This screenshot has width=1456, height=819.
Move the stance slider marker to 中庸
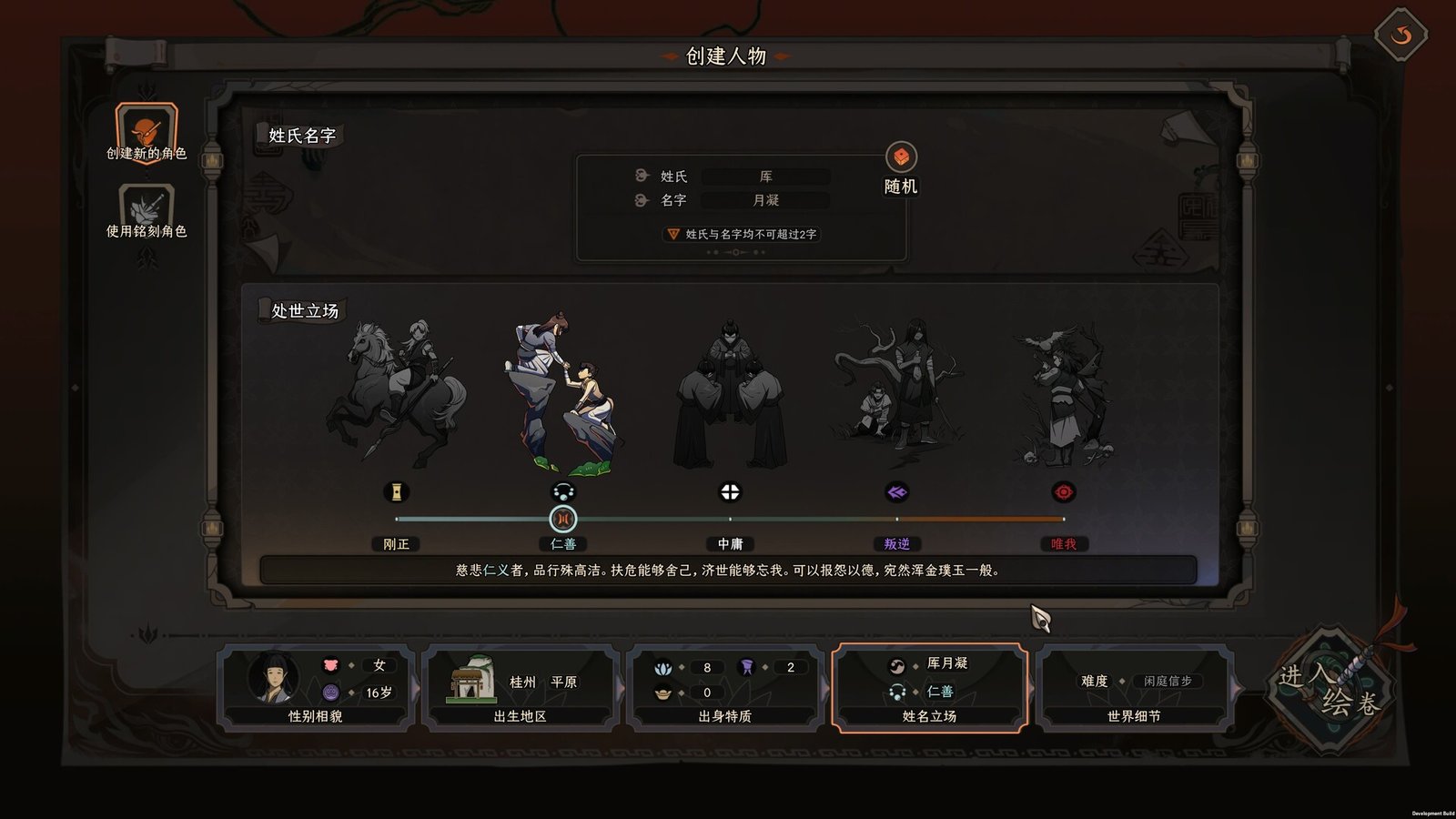tap(728, 519)
